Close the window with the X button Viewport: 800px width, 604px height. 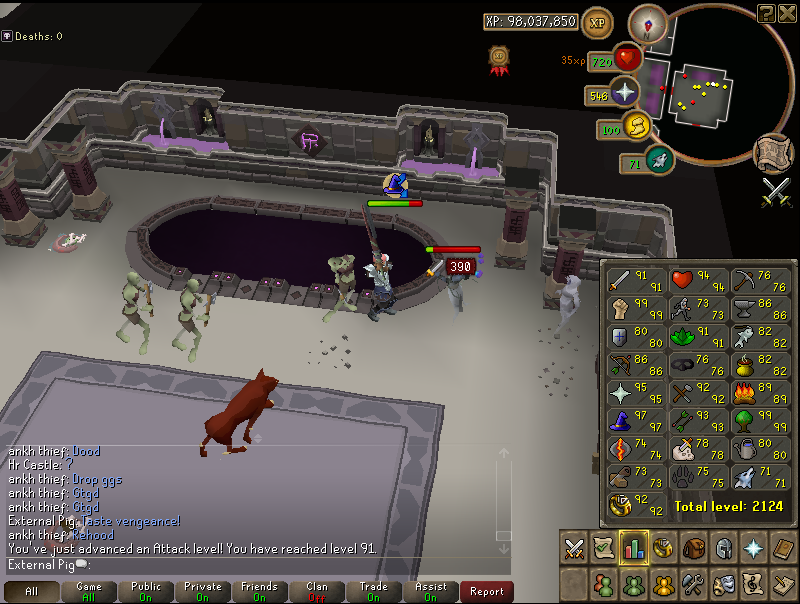[x=785, y=12]
